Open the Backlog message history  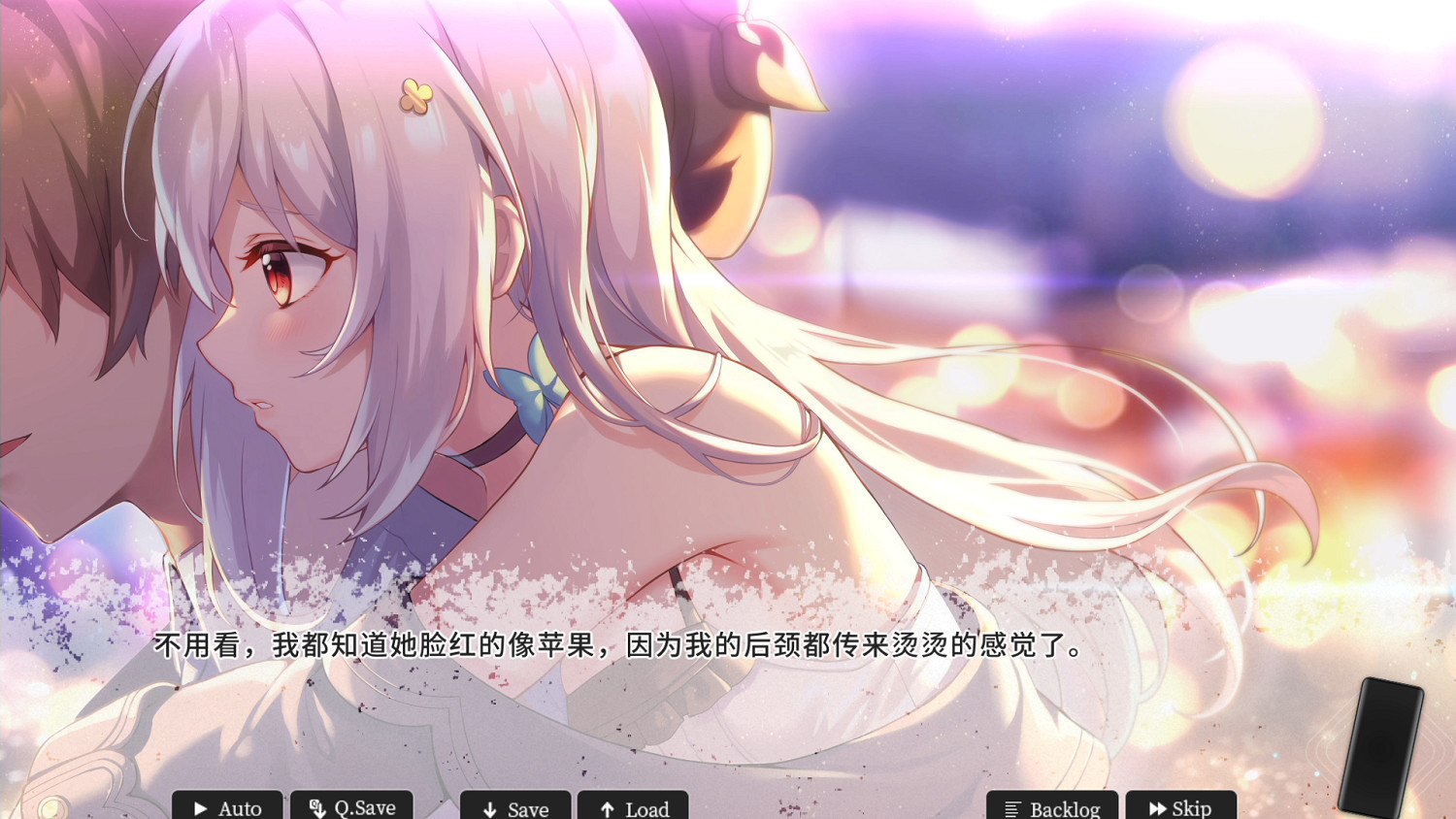[1051, 808]
